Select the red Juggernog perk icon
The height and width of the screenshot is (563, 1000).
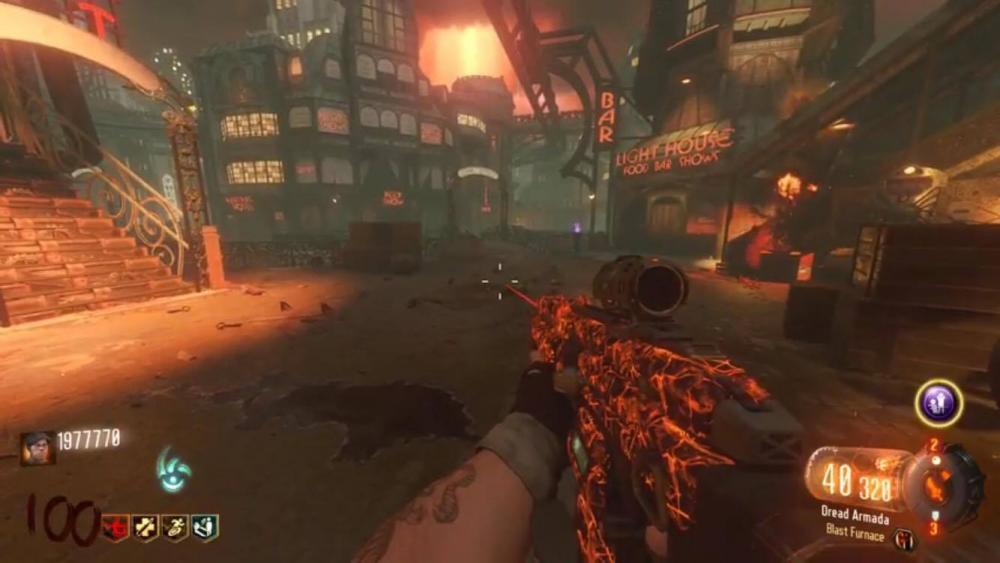117,527
